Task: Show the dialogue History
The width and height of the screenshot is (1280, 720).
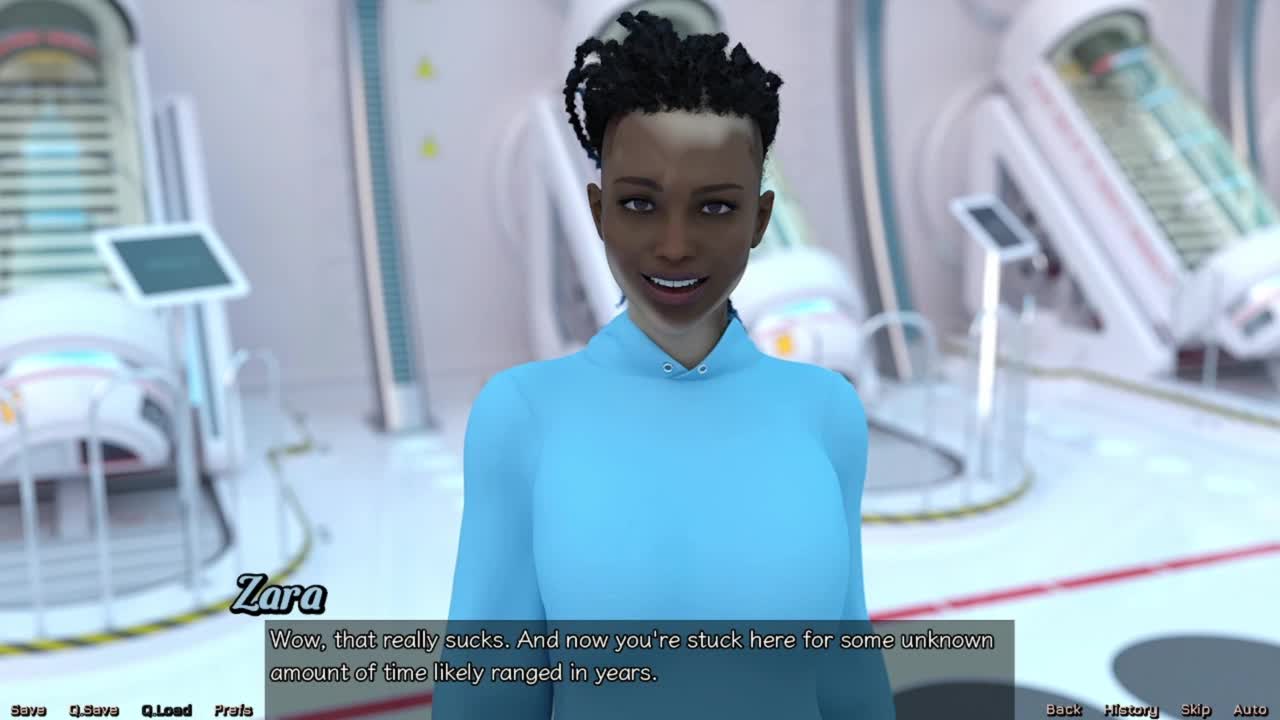Action: pyautogui.click(x=1131, y=710)
